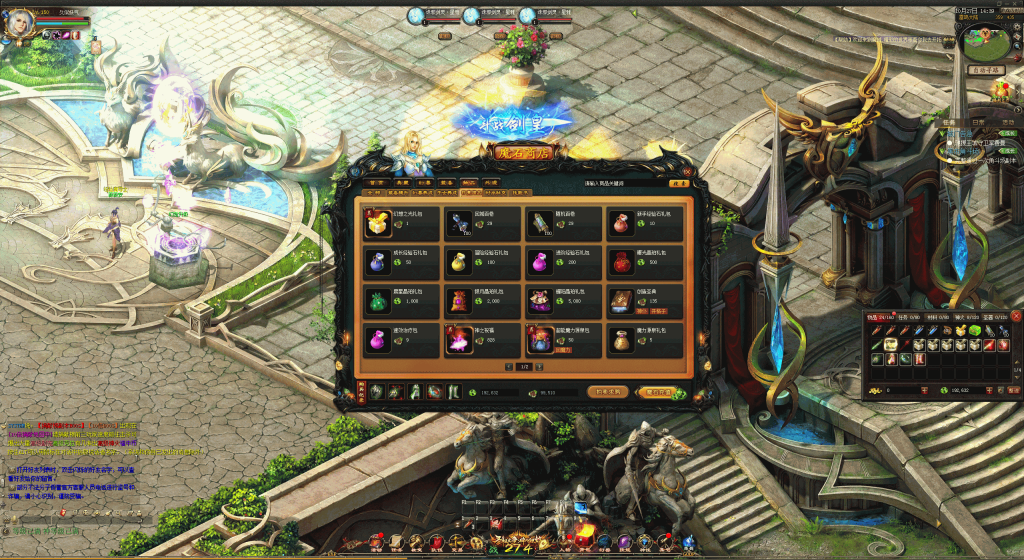Close the inventory bag panel
Screen dimensions: 1024x560
coord(1015,316)
